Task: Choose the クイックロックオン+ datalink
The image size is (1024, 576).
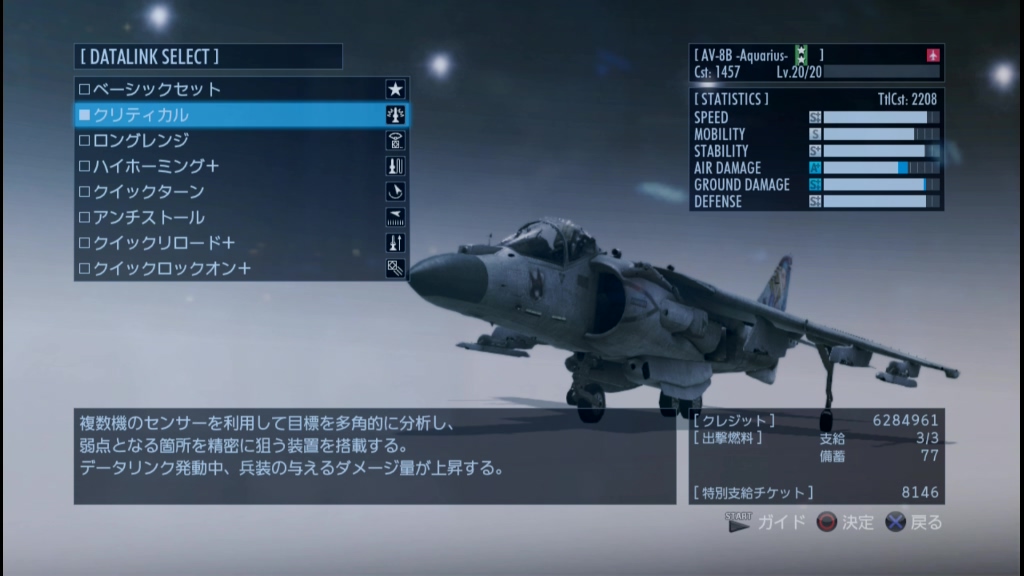Action: pos(240,268)
